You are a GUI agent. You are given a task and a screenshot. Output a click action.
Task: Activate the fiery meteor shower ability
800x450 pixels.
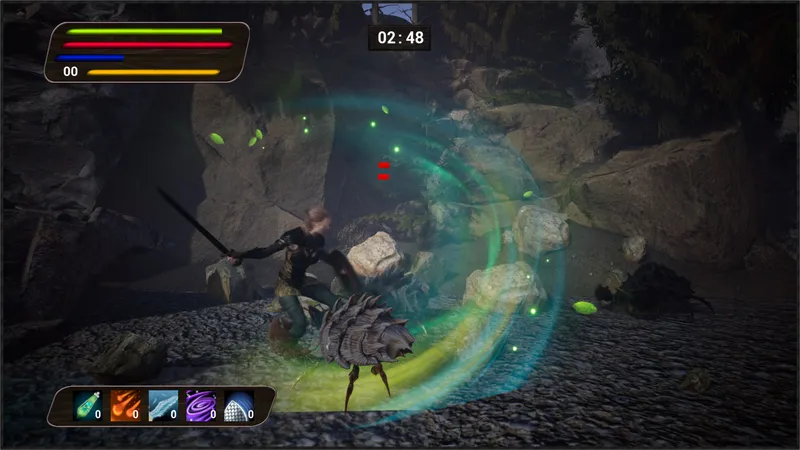[125, 405]
